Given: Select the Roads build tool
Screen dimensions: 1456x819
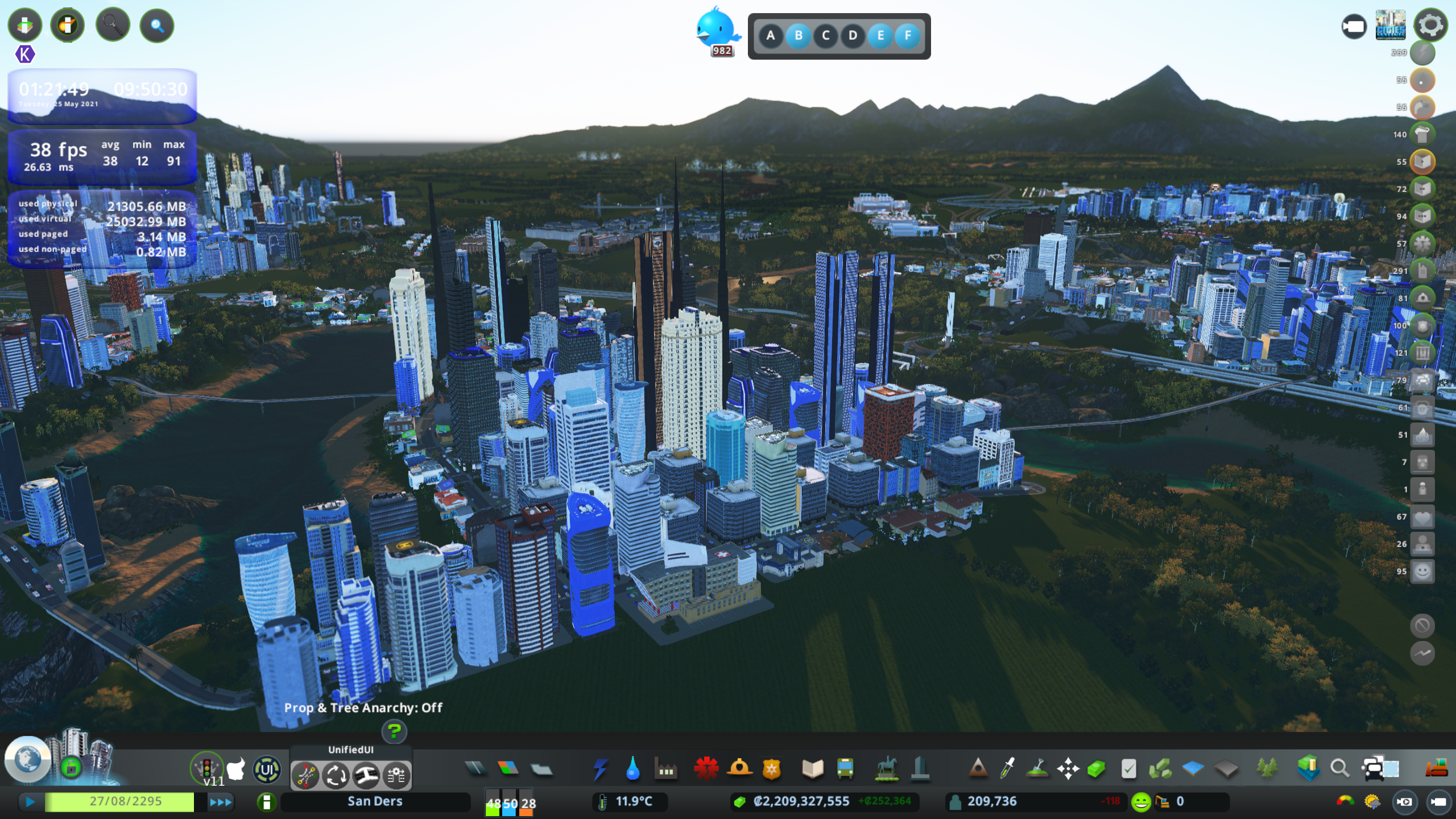Looking at the screenshot, I should 475,769.
